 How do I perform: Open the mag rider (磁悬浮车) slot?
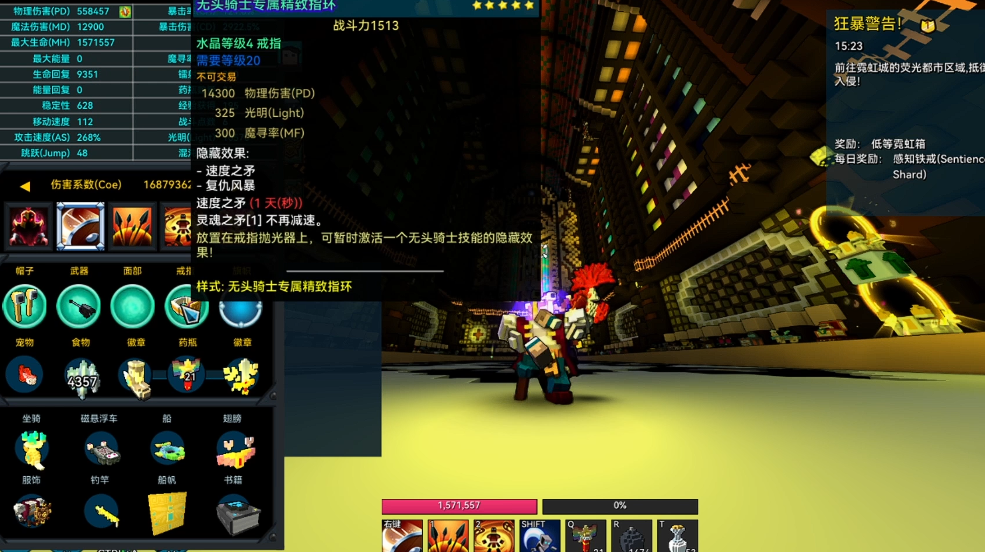100,449
